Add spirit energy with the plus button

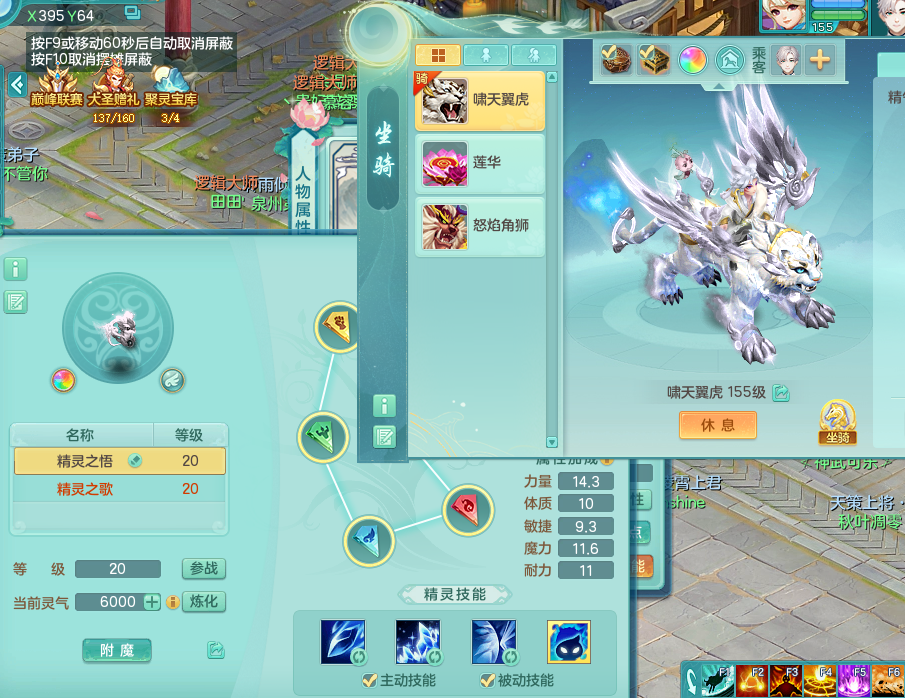pos(152,602)
